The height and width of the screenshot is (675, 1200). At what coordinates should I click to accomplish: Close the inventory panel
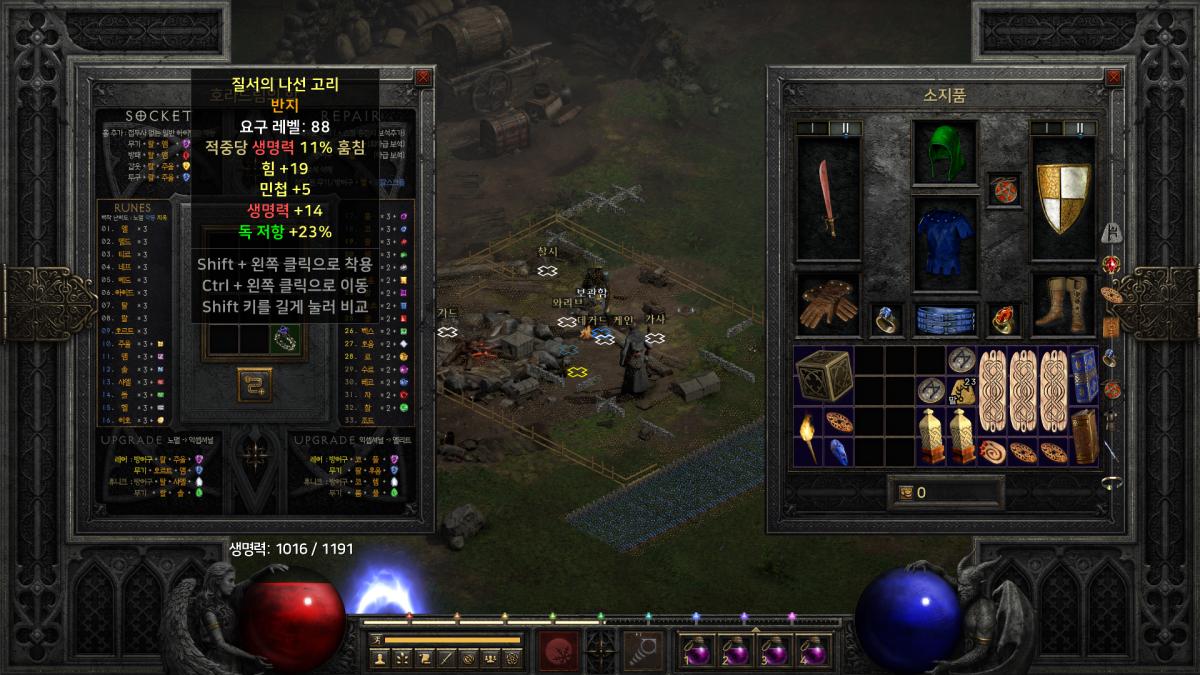(1114, 76)
